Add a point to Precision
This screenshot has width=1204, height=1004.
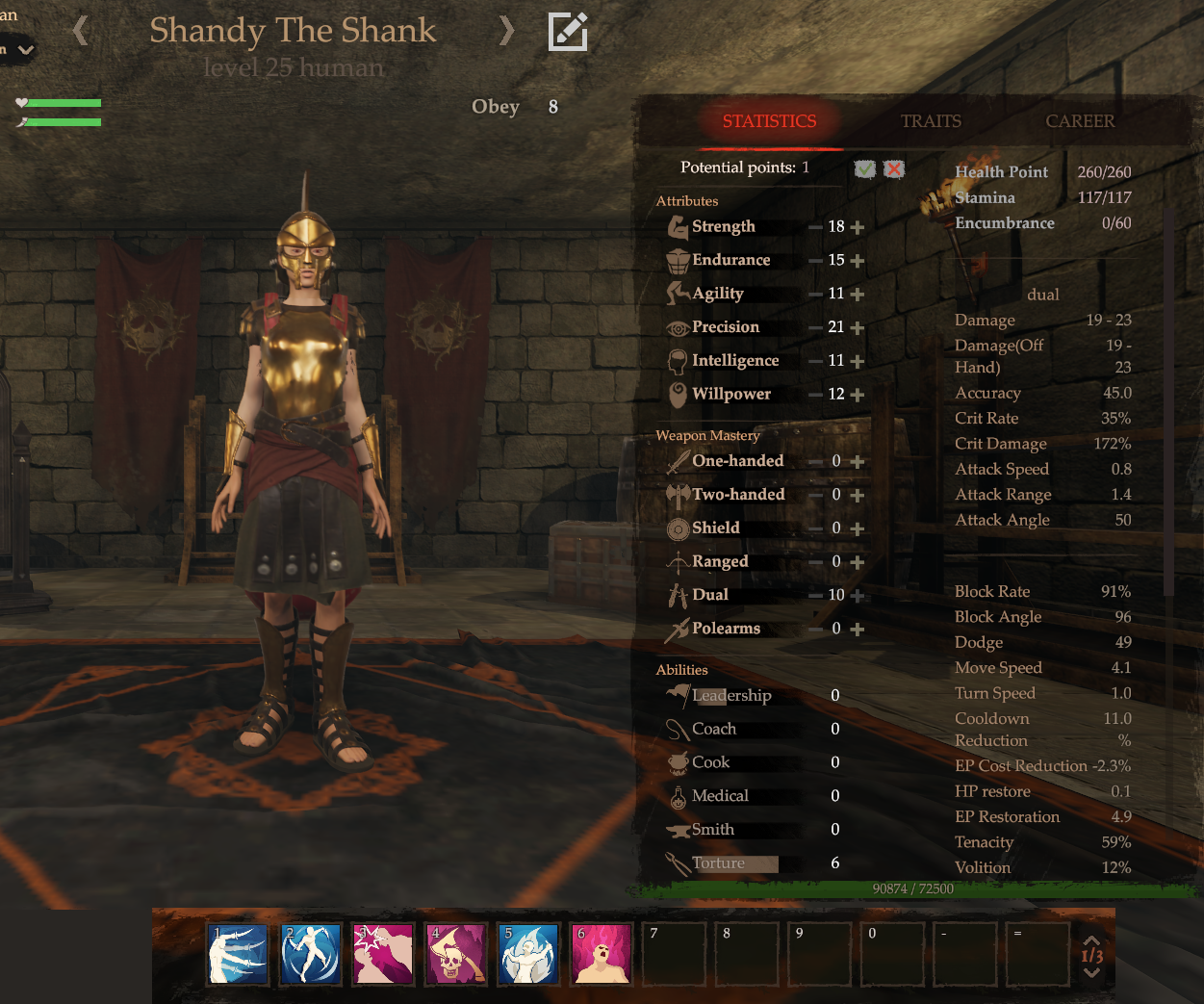coord(858,328)
